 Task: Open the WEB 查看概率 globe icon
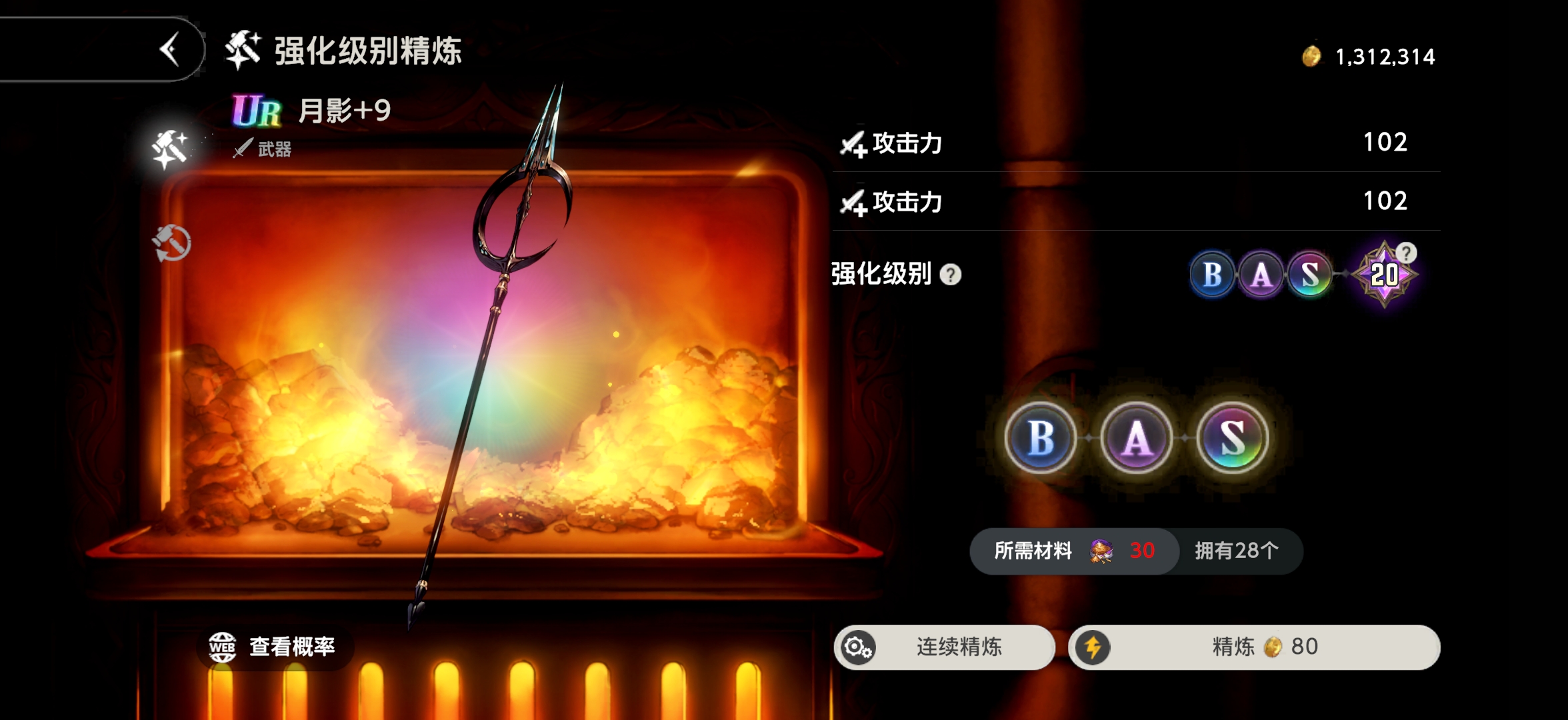pyautogui.click(x=223, y=646)
